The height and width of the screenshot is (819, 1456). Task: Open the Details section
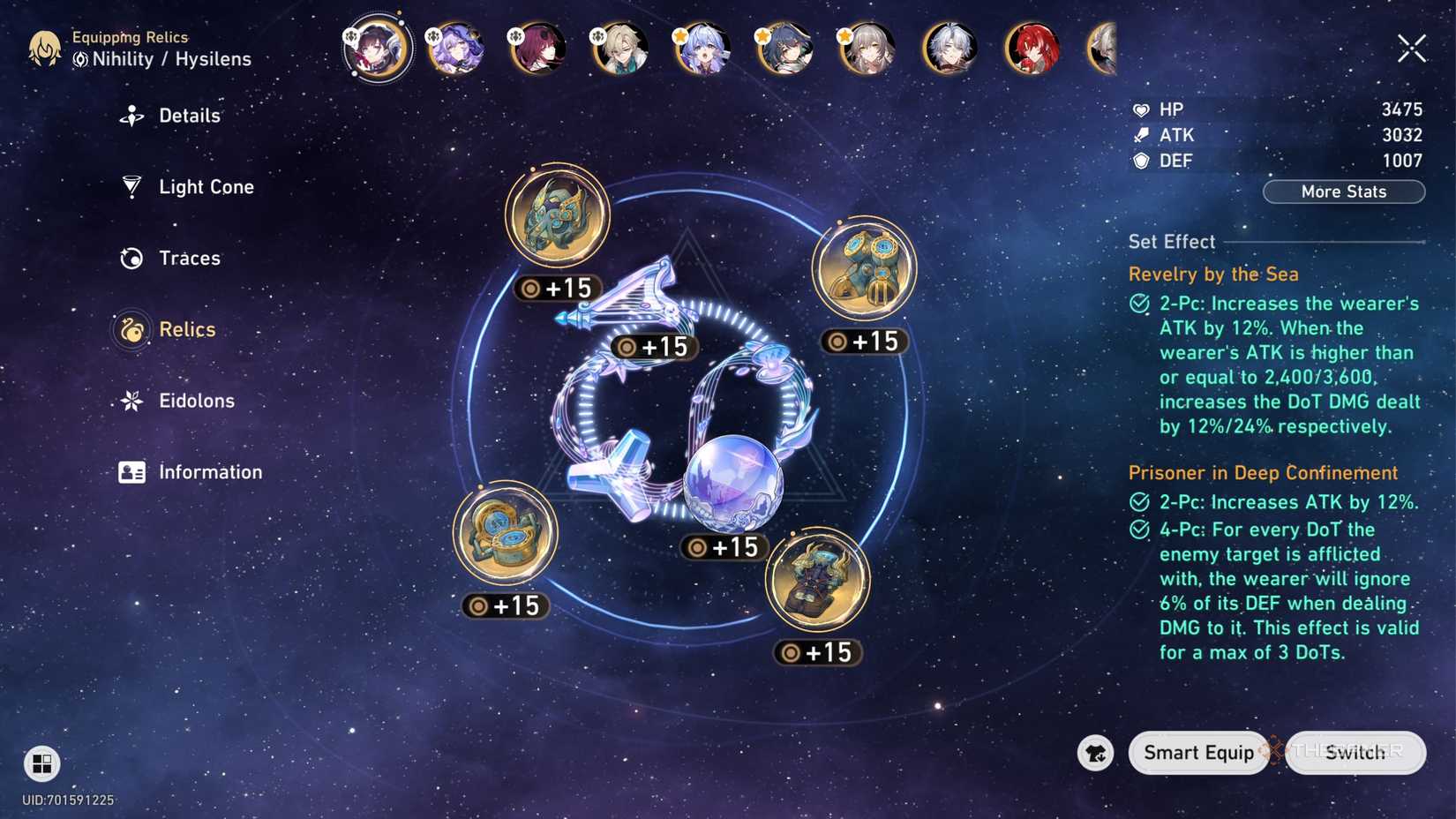tap(131, 116)
